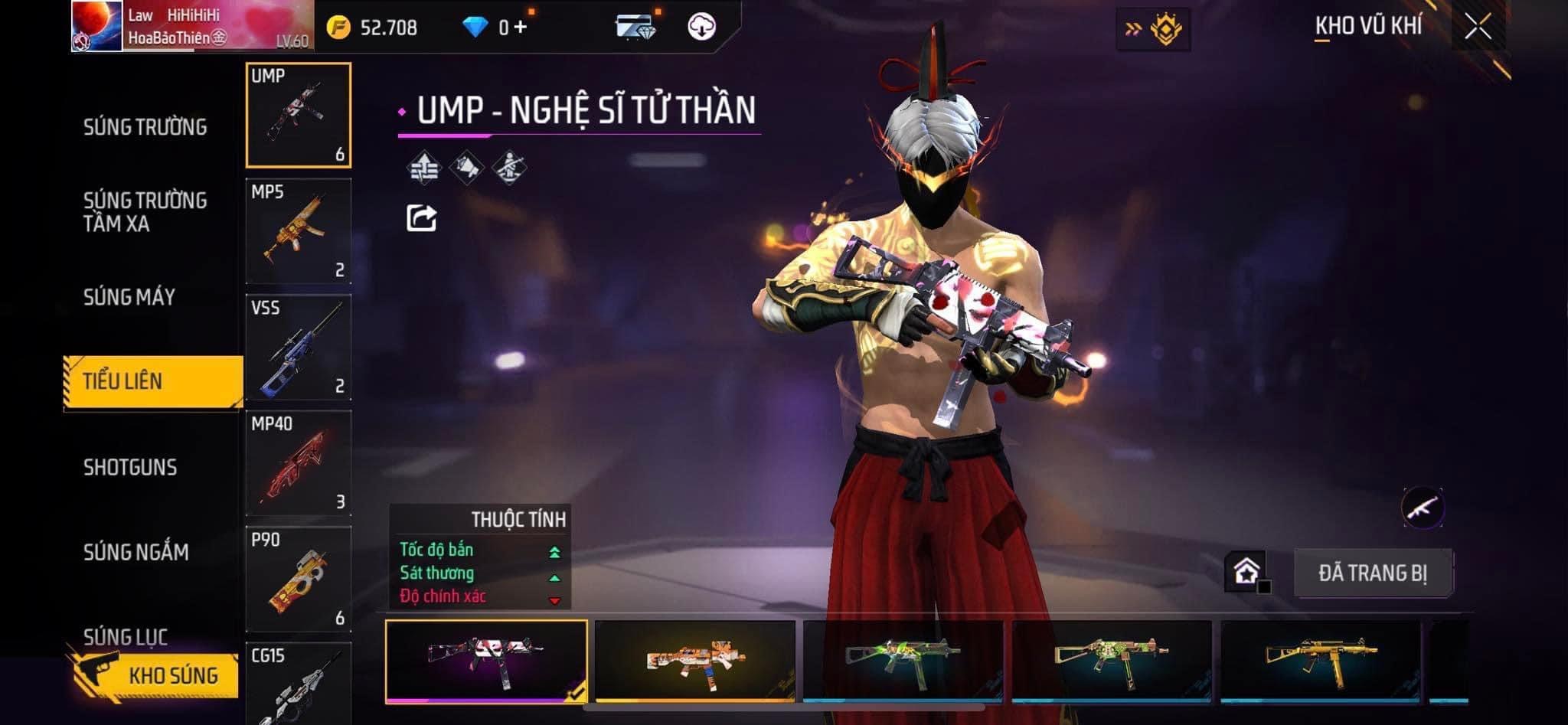Close the weapon armory screen

point(1478,28)
